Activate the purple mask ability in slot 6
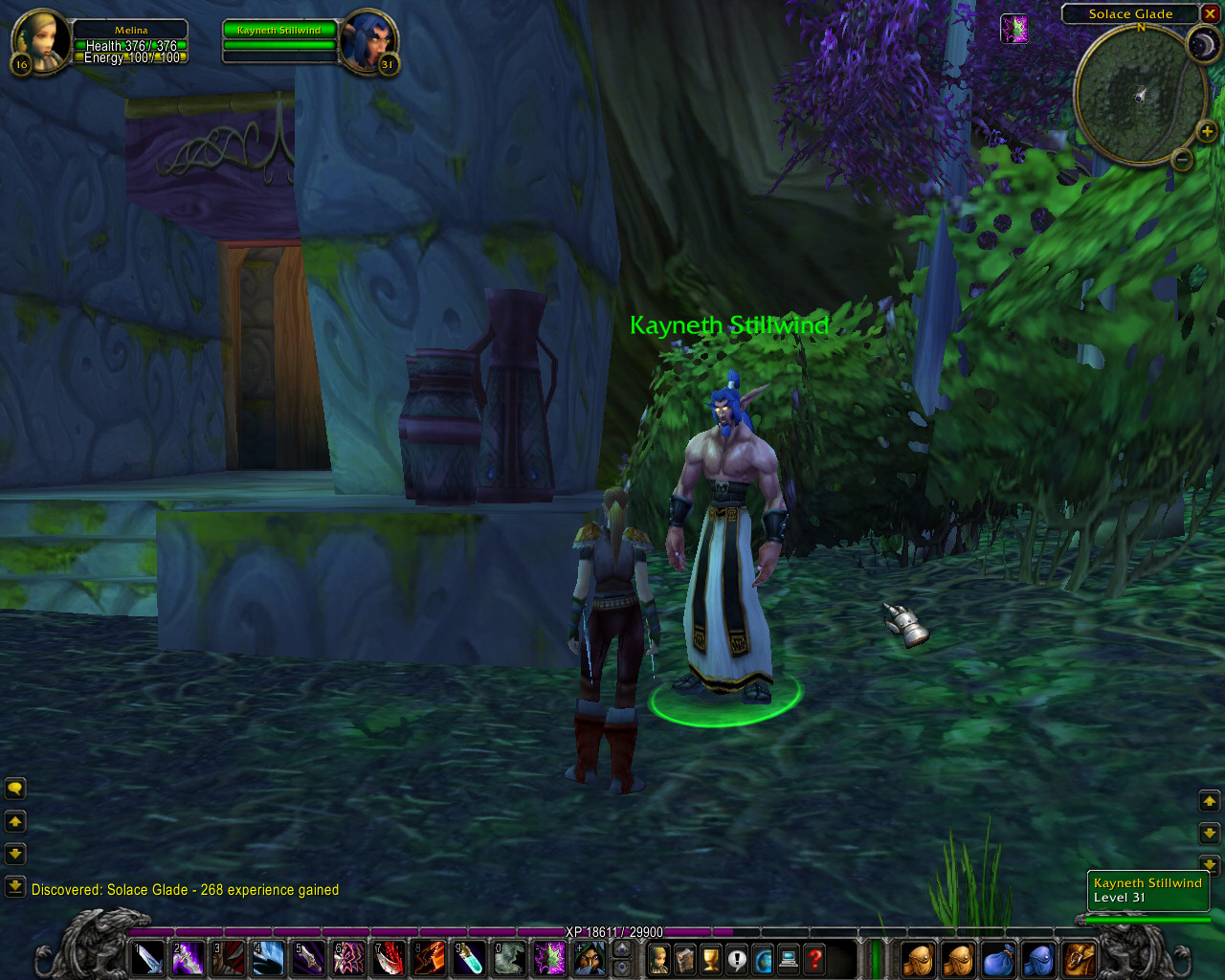This screenshot has height=980, width=1225. click(349, 958)
